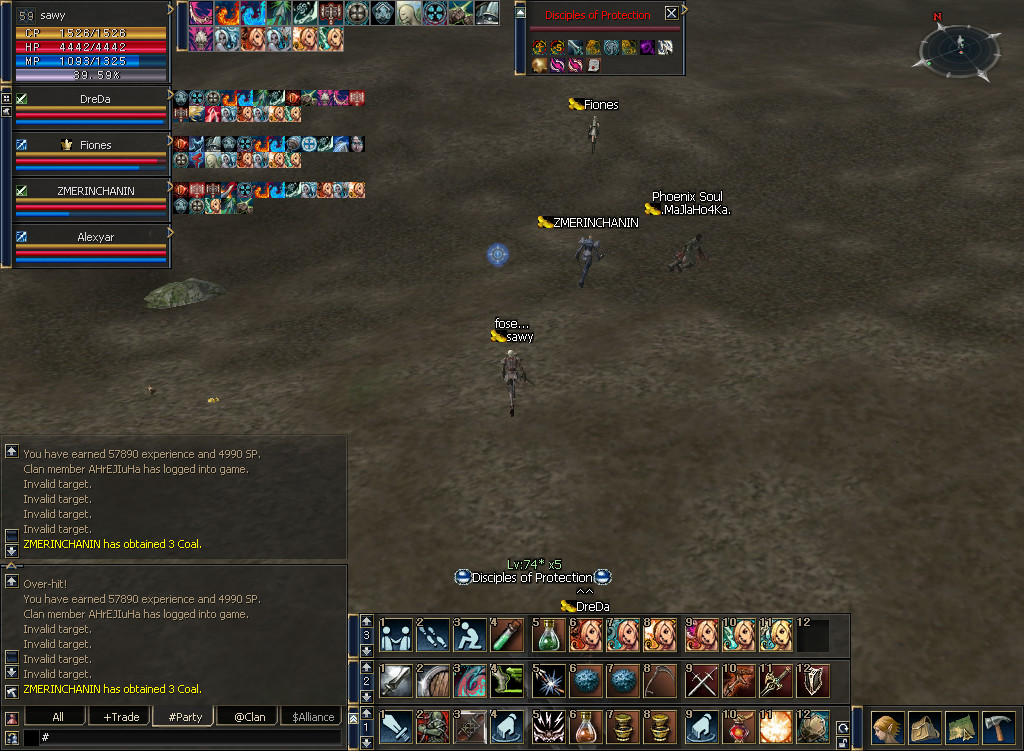The width and height of the screenshot is (1024, 751).
Task: Open the @Clan chat tab
Action: pos(249,716)
